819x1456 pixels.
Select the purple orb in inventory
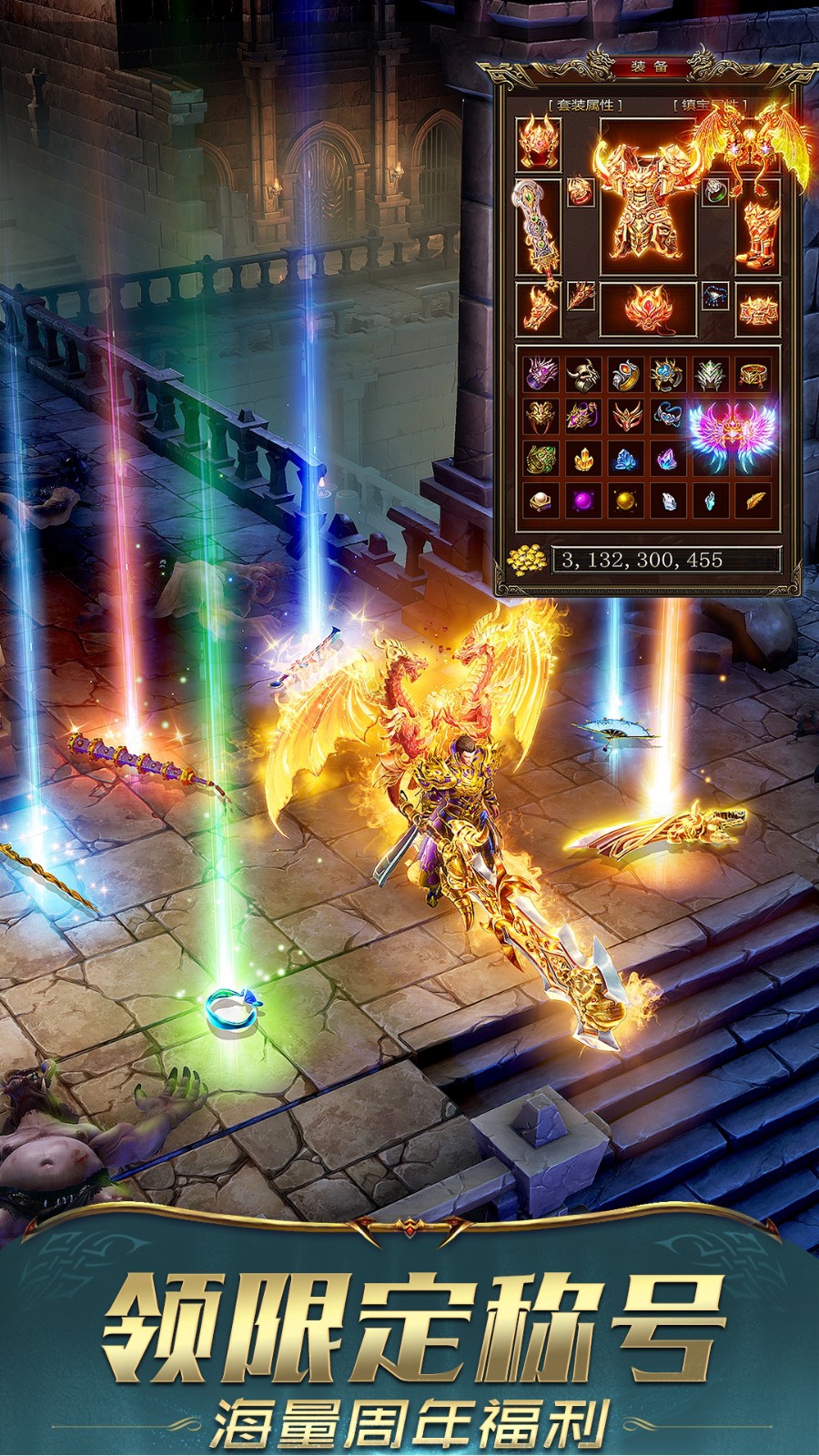point(582,500)
